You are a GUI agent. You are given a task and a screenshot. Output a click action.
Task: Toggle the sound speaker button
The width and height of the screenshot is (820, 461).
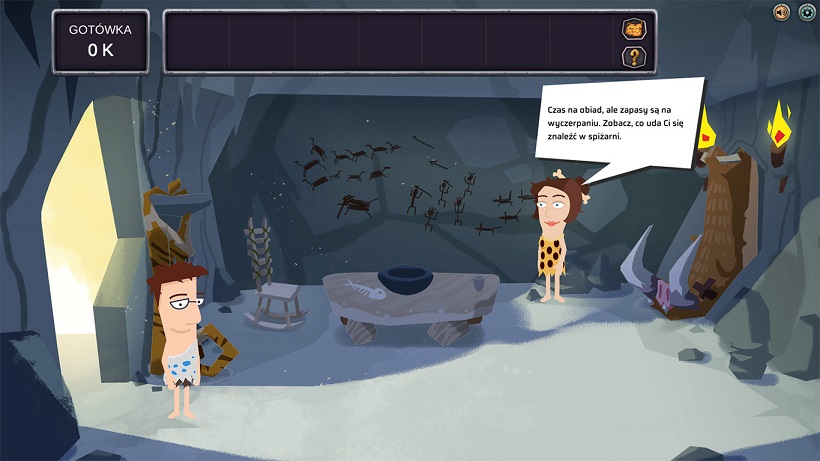pyautogui.click(x=782, y=12)
